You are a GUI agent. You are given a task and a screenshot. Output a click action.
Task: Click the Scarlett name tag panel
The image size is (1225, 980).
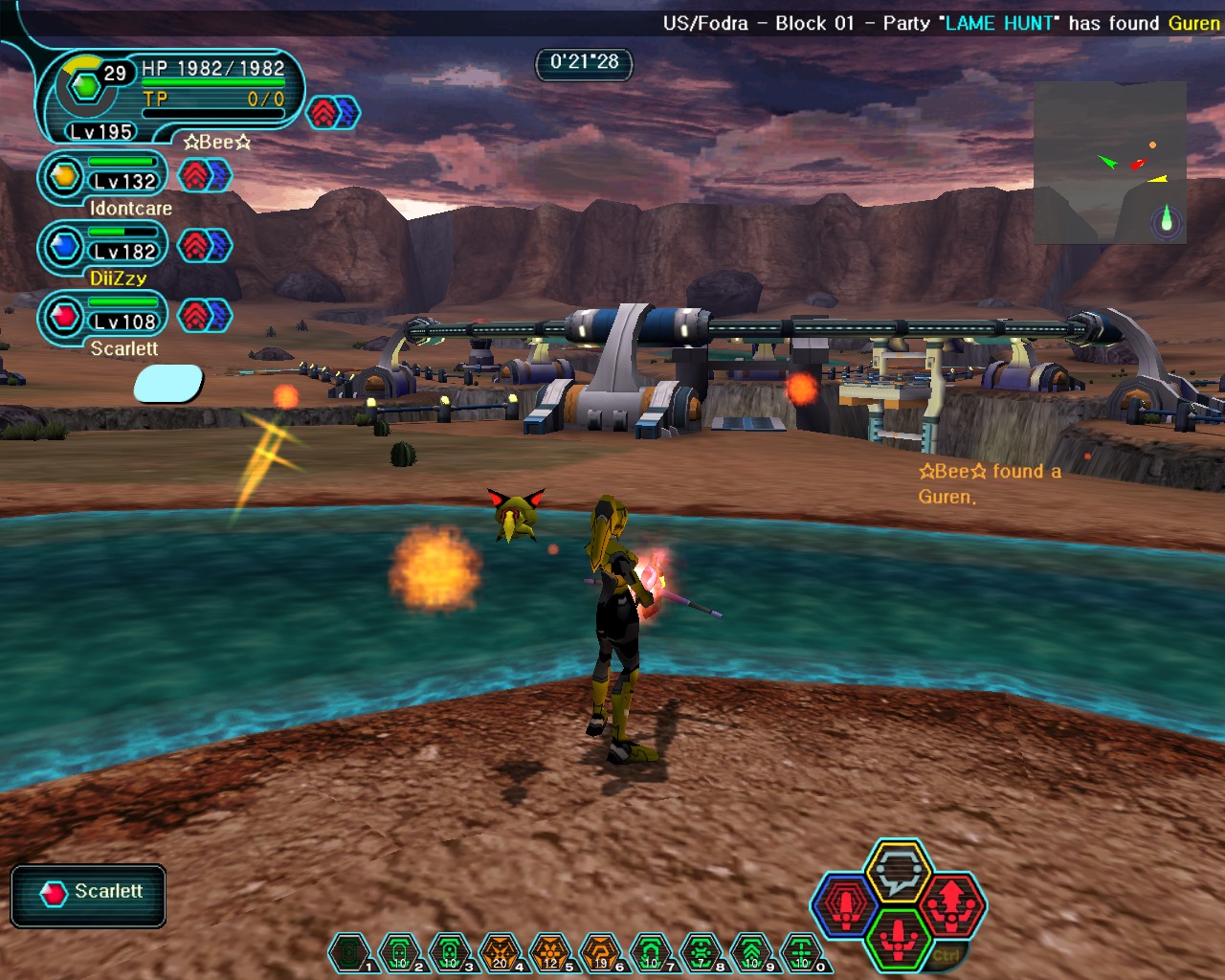tap(89, 895)
